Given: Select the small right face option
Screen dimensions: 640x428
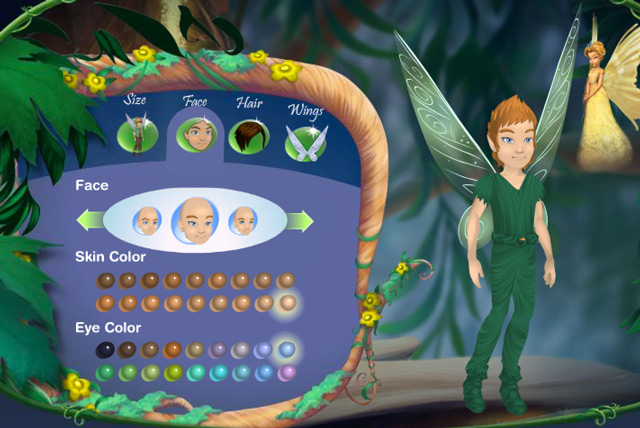Looking at the screenshot, I should [x=241, y=219].
